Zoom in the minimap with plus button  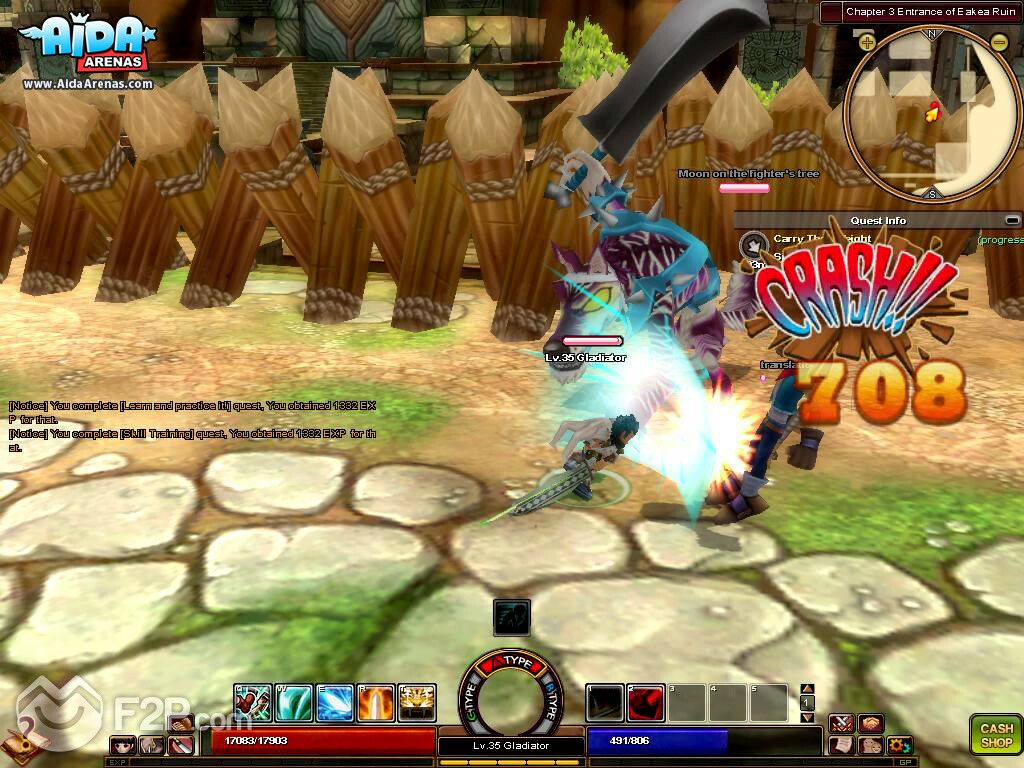click(x=867, y=42)
